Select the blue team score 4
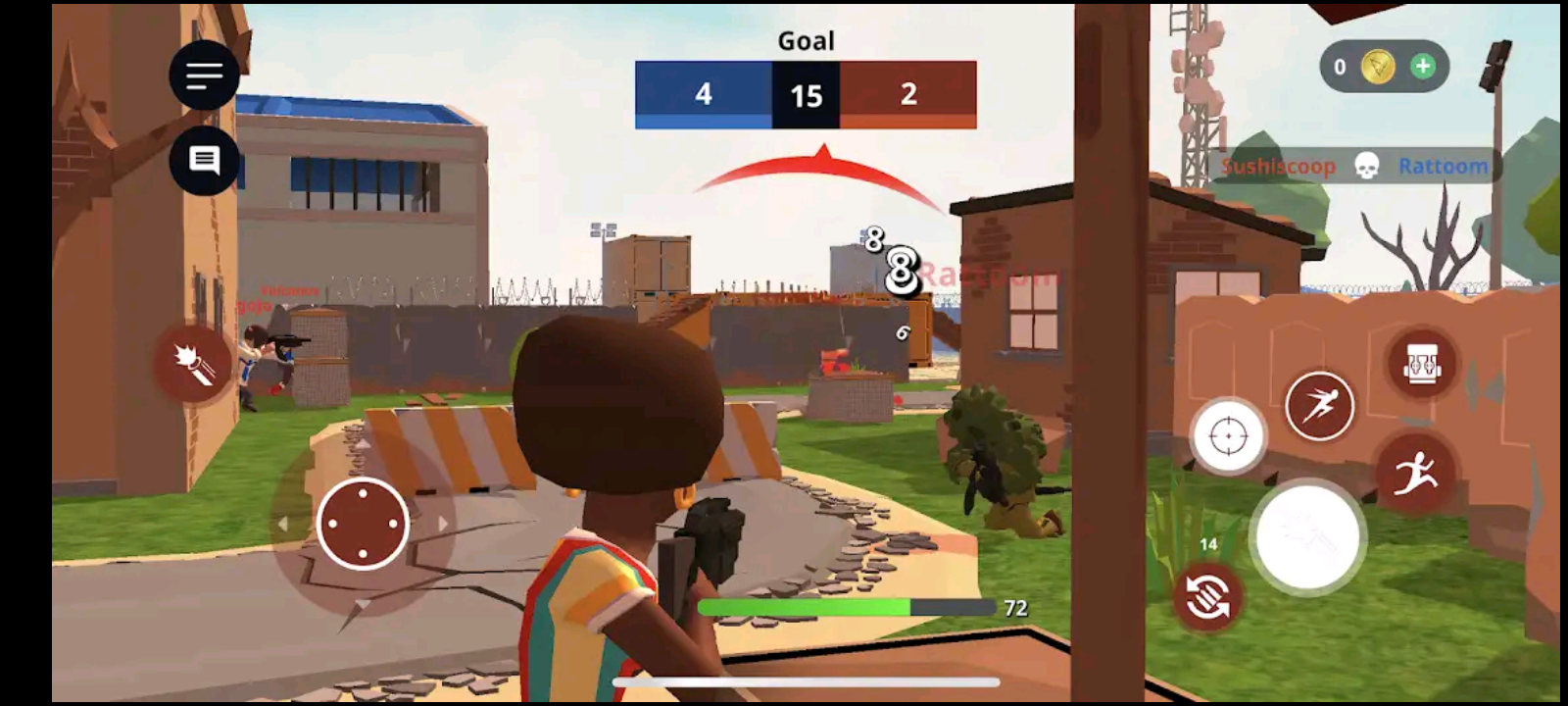The width and height of the screenshot is (1568, 706). (703, 95)
